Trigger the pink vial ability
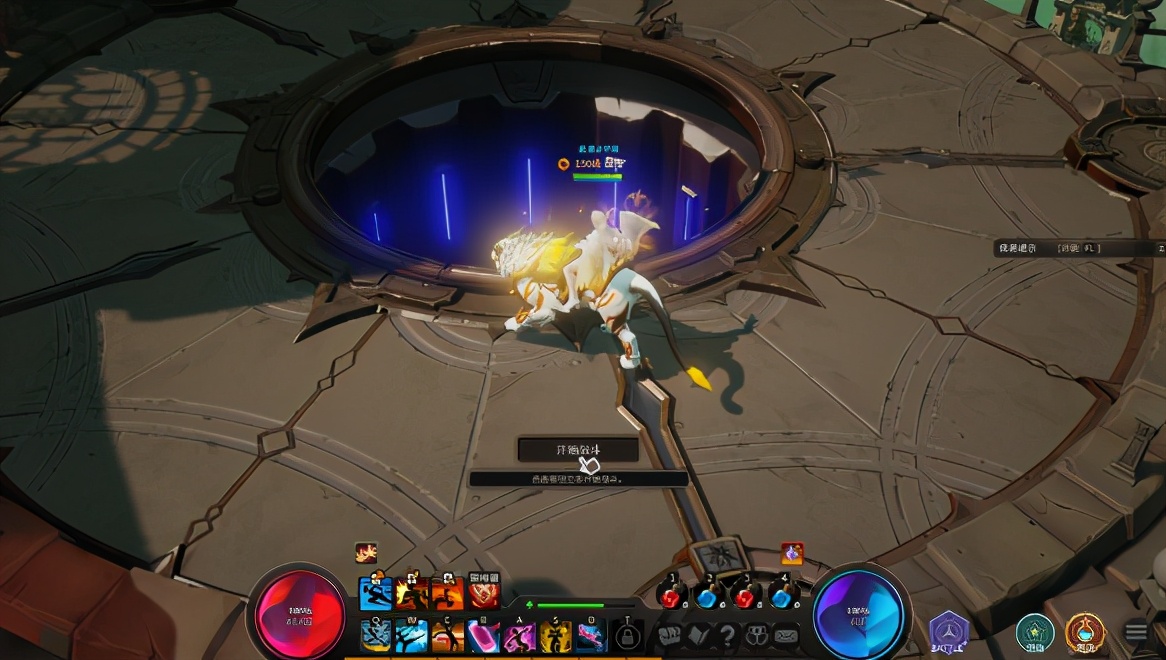Image resolution: width=1166 pixels, height=660 pixels. (484, 635)
